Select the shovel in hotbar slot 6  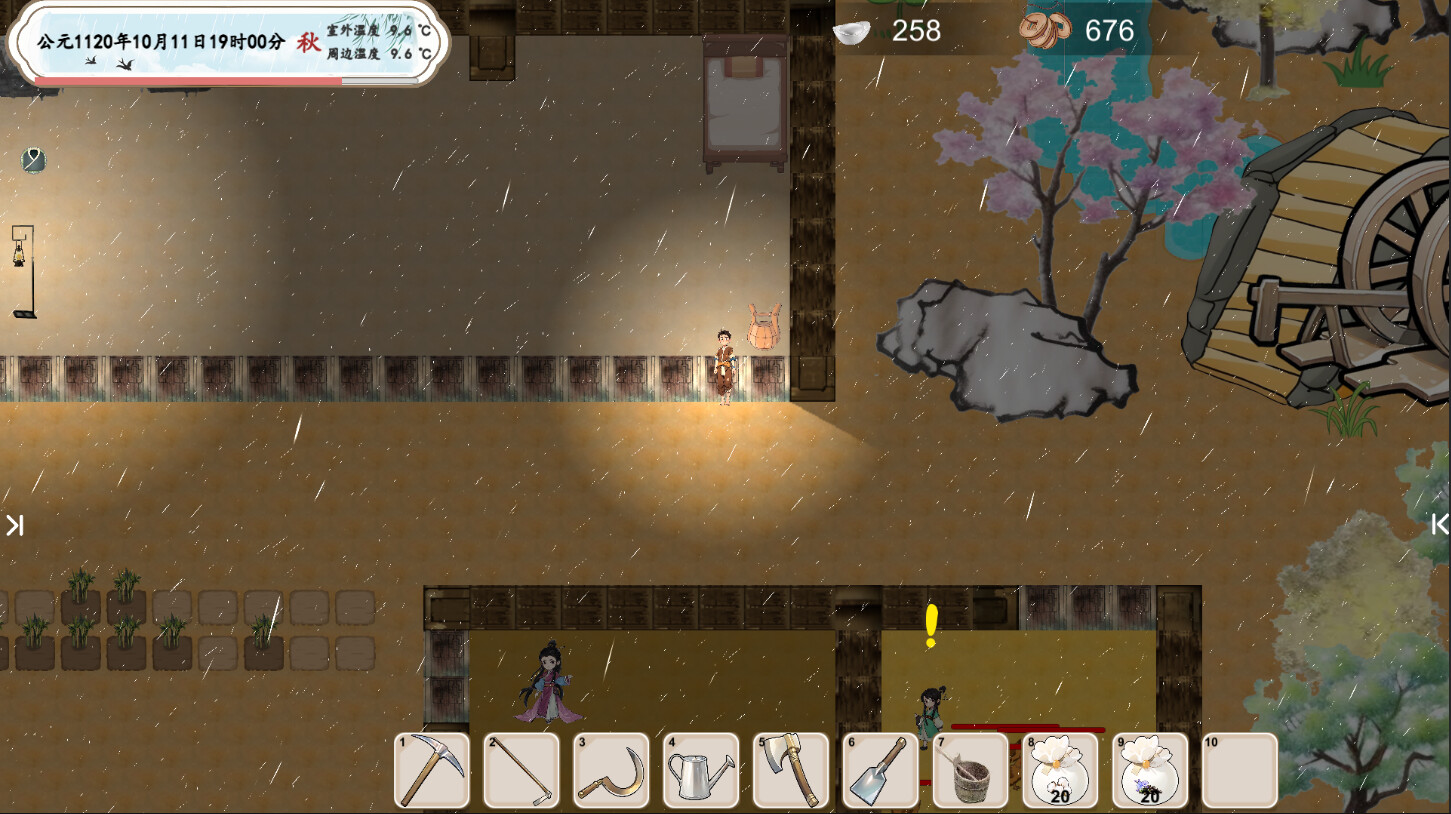pos(880,769)
